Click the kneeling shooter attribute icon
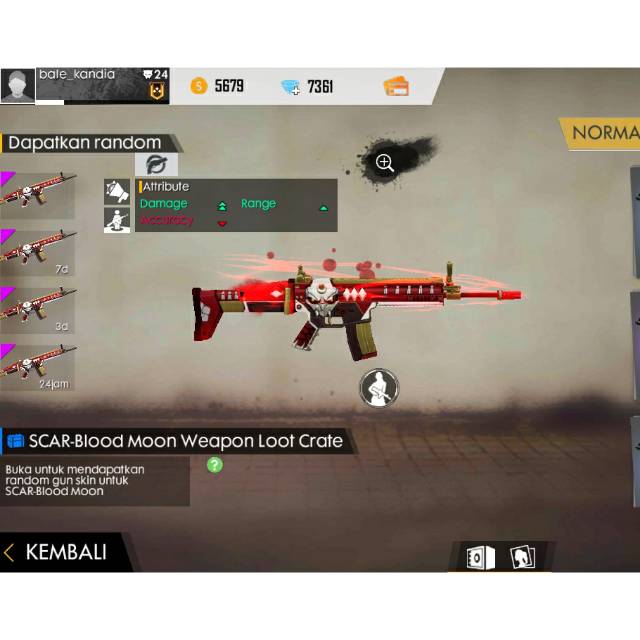640x640 pixels. (x=117, y=219)
